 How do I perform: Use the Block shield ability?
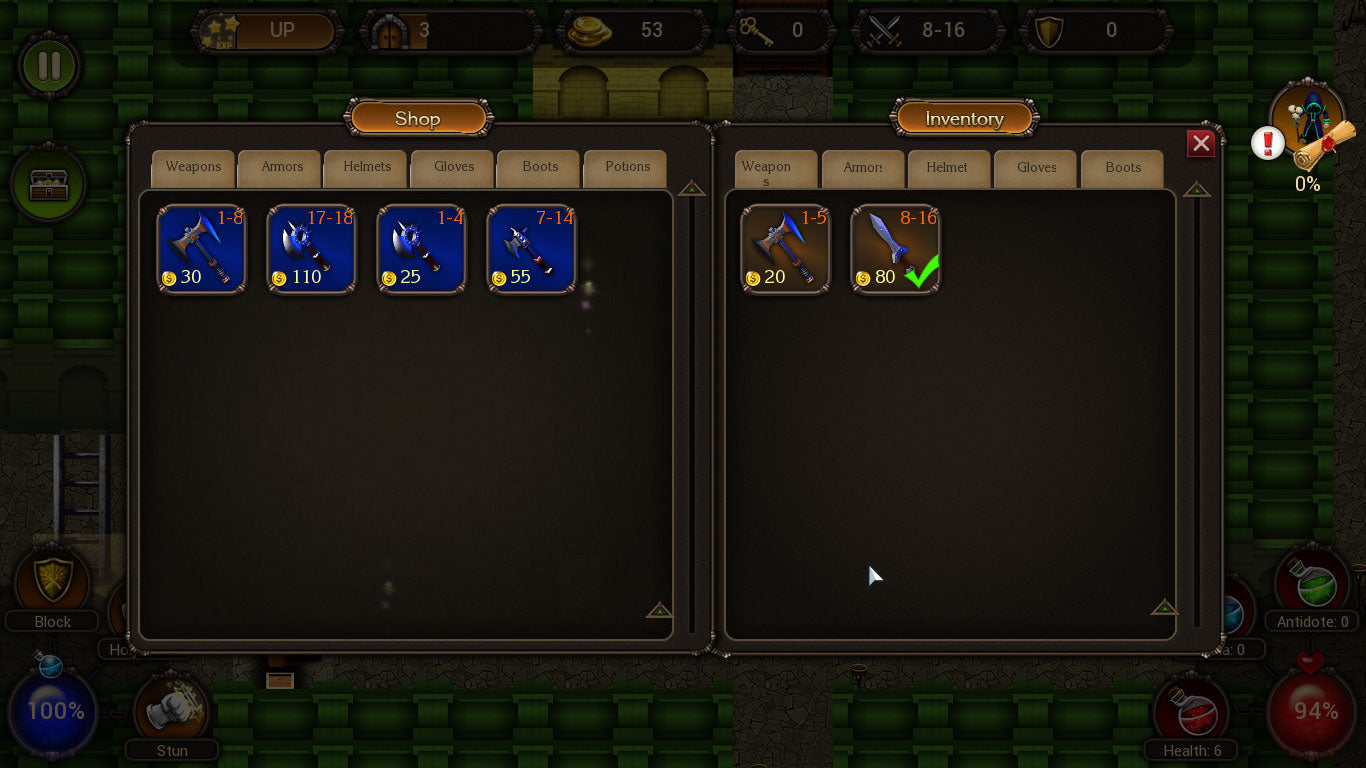click(x=52, y=582)
